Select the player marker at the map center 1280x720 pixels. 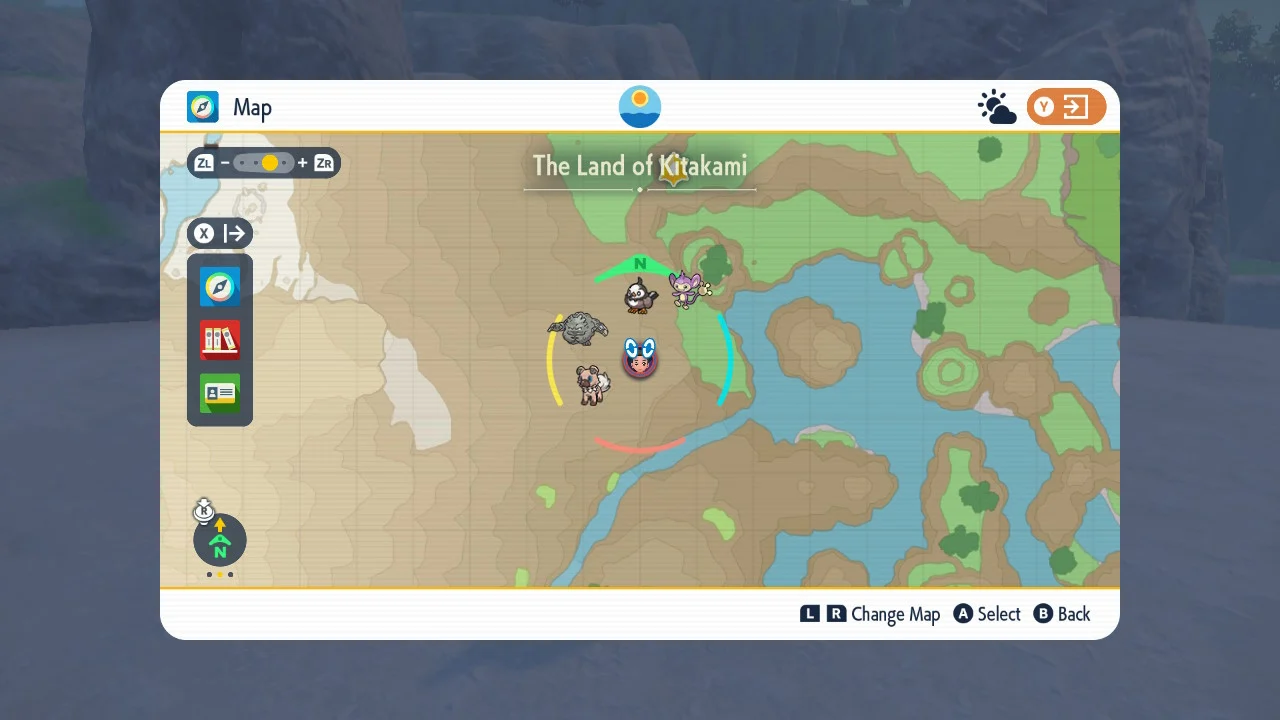tap(640, 360)
